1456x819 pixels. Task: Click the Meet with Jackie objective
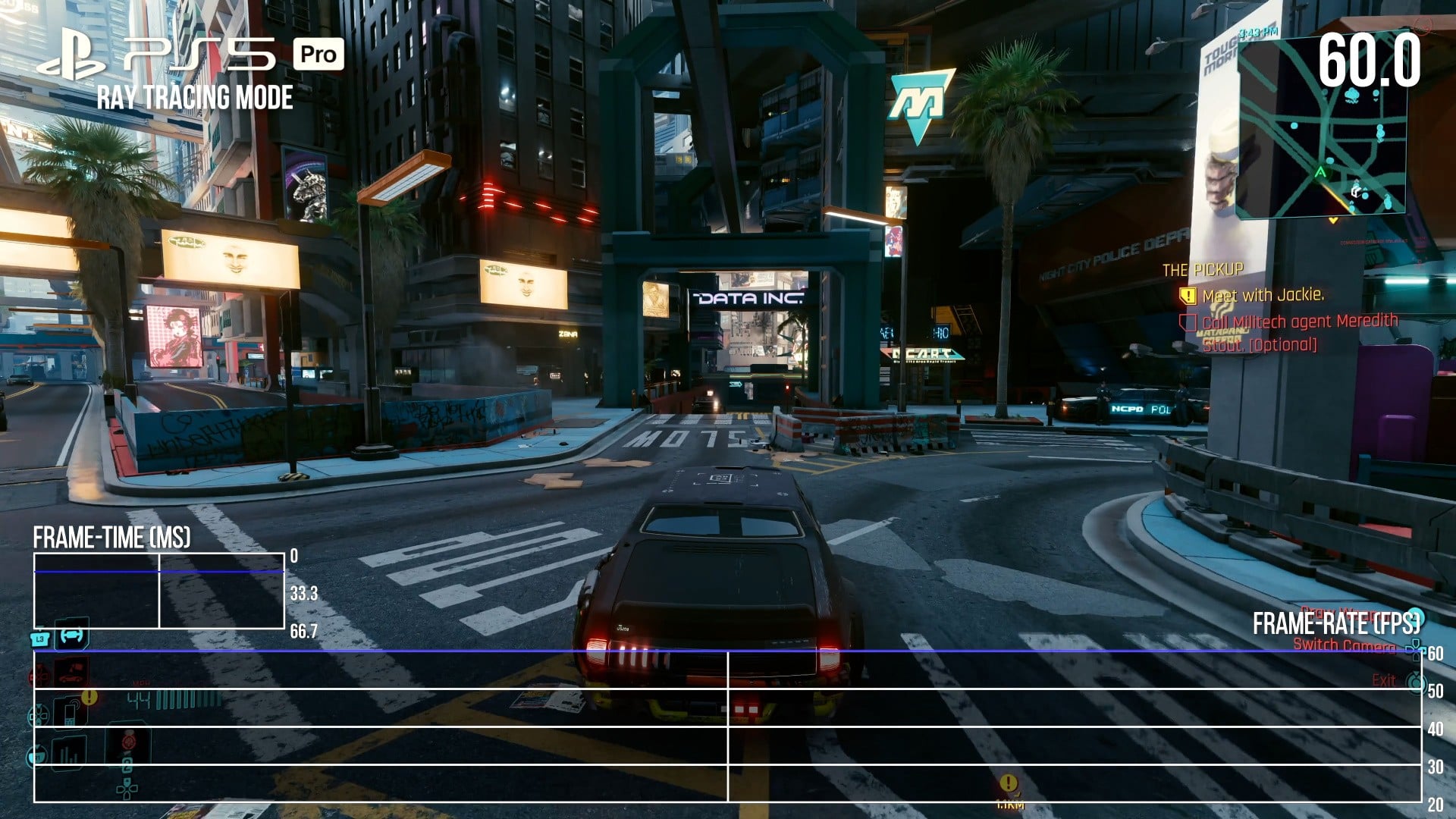pyautogui.click(x=1263, y=295)
